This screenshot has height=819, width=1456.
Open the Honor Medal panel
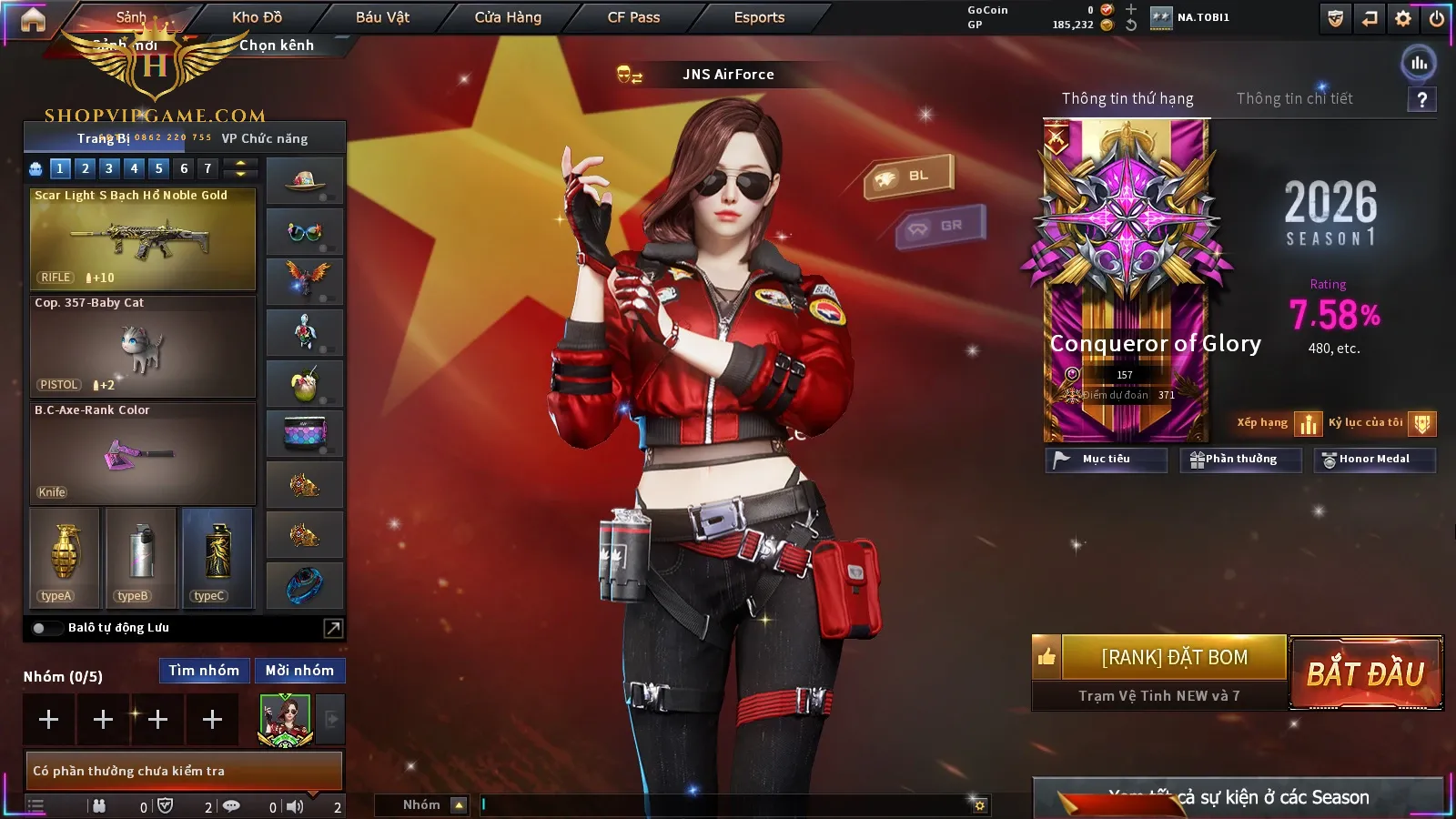1374,460
